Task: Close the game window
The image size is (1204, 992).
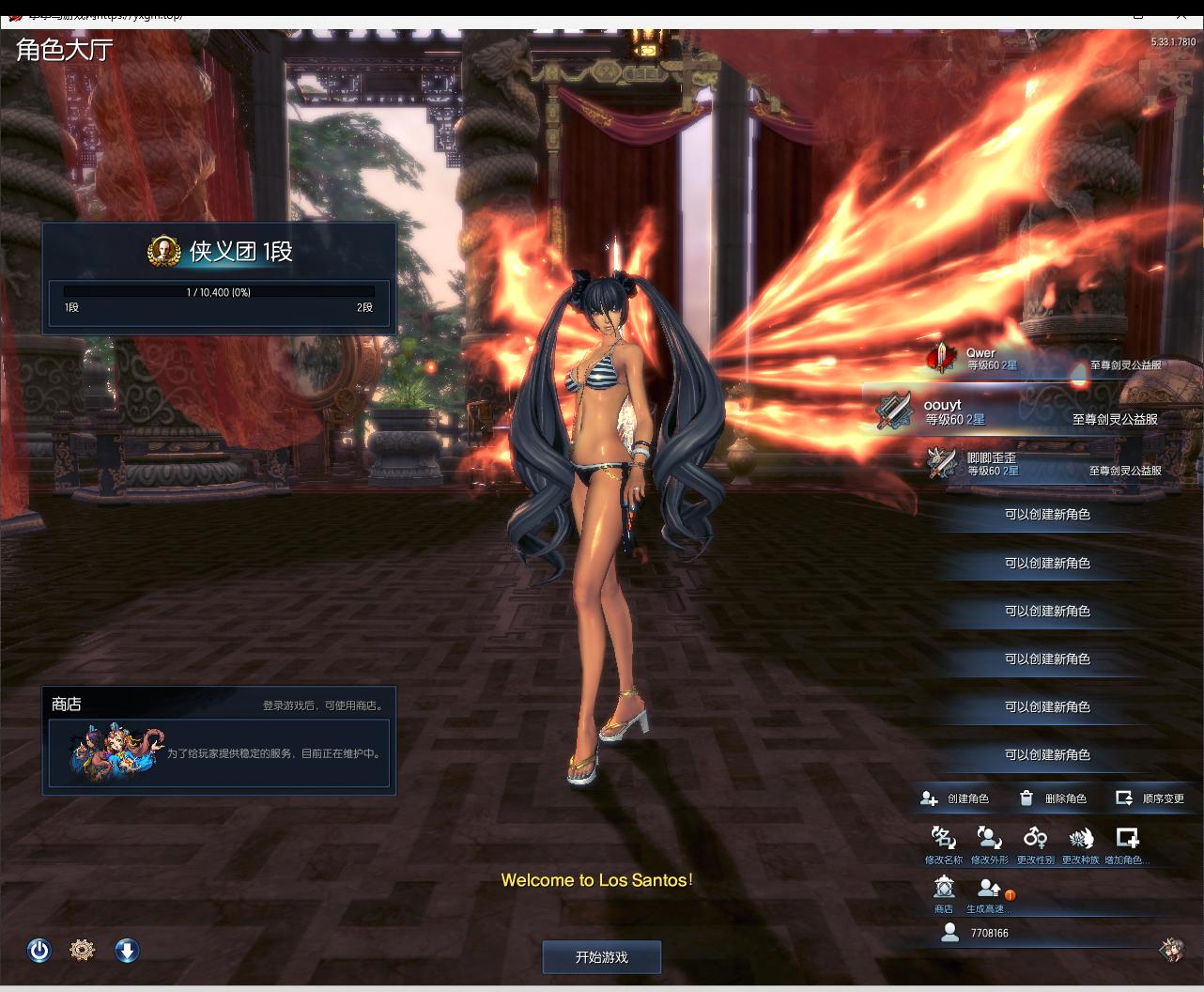Action: click(x=1181, y=13)
